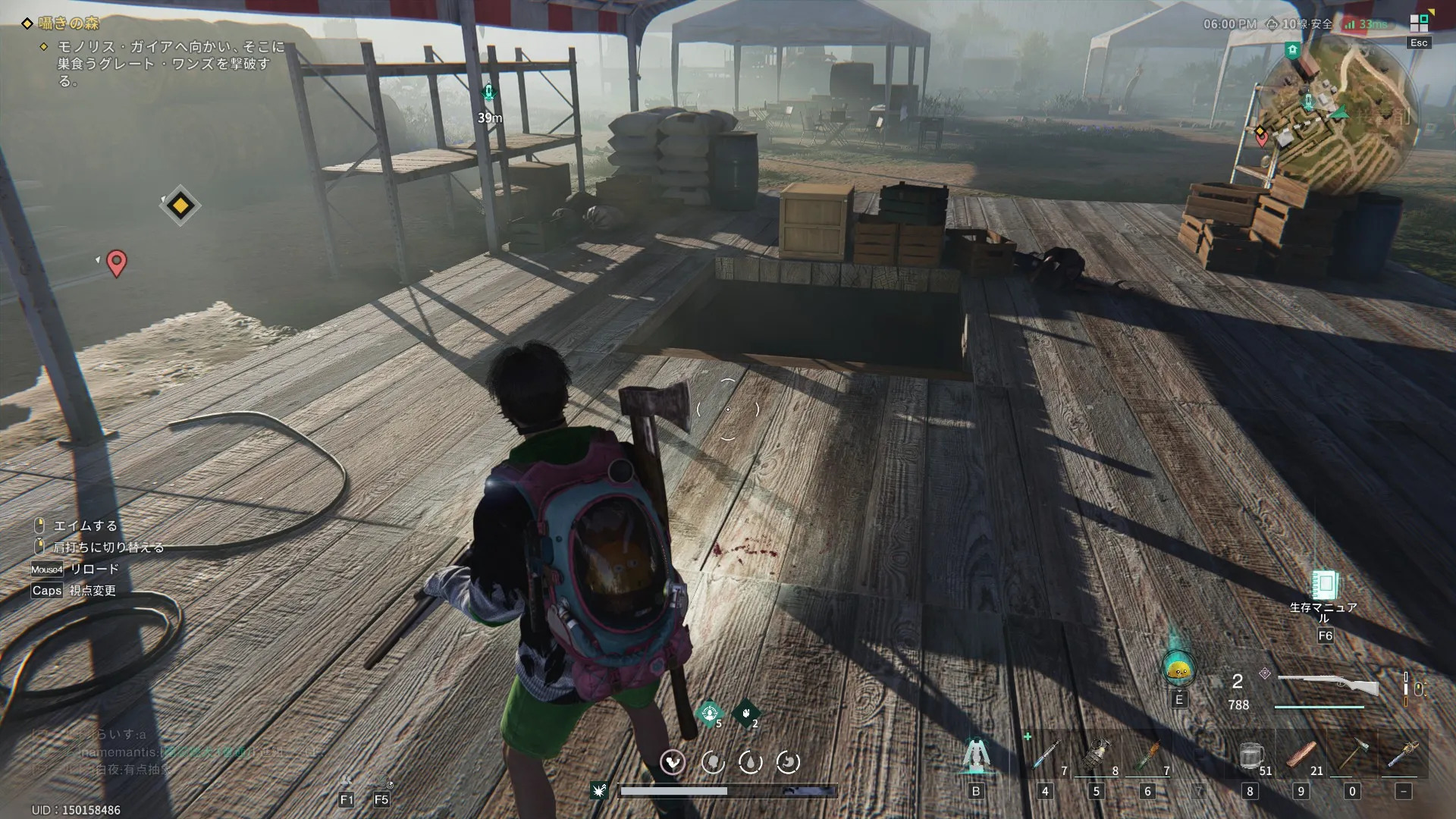Viewport: 1456px width, 819px height.
Task: Click the thirst water drop status icon
Action: 750,761
